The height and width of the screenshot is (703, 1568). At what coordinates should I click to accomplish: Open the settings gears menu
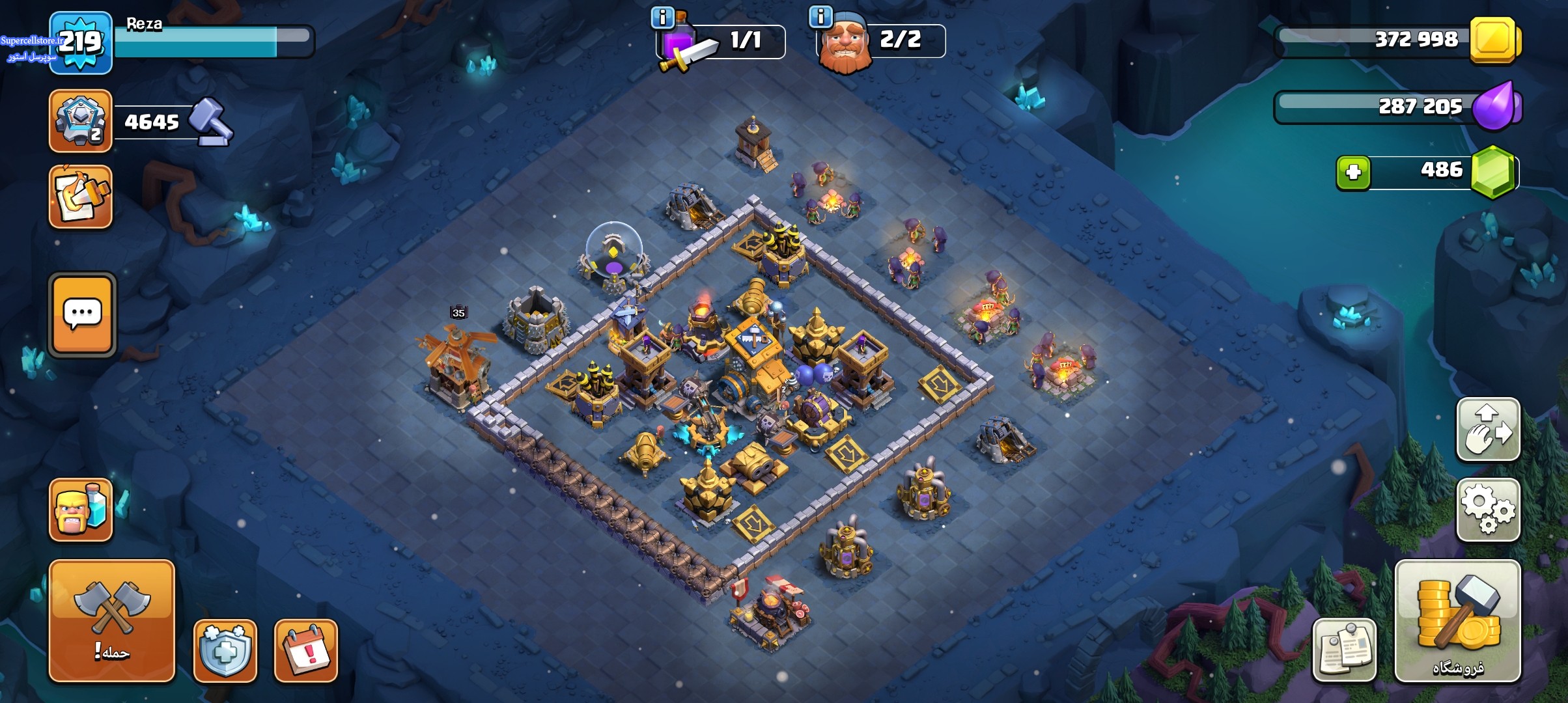pyautogui.click(x=1488, y=510)
